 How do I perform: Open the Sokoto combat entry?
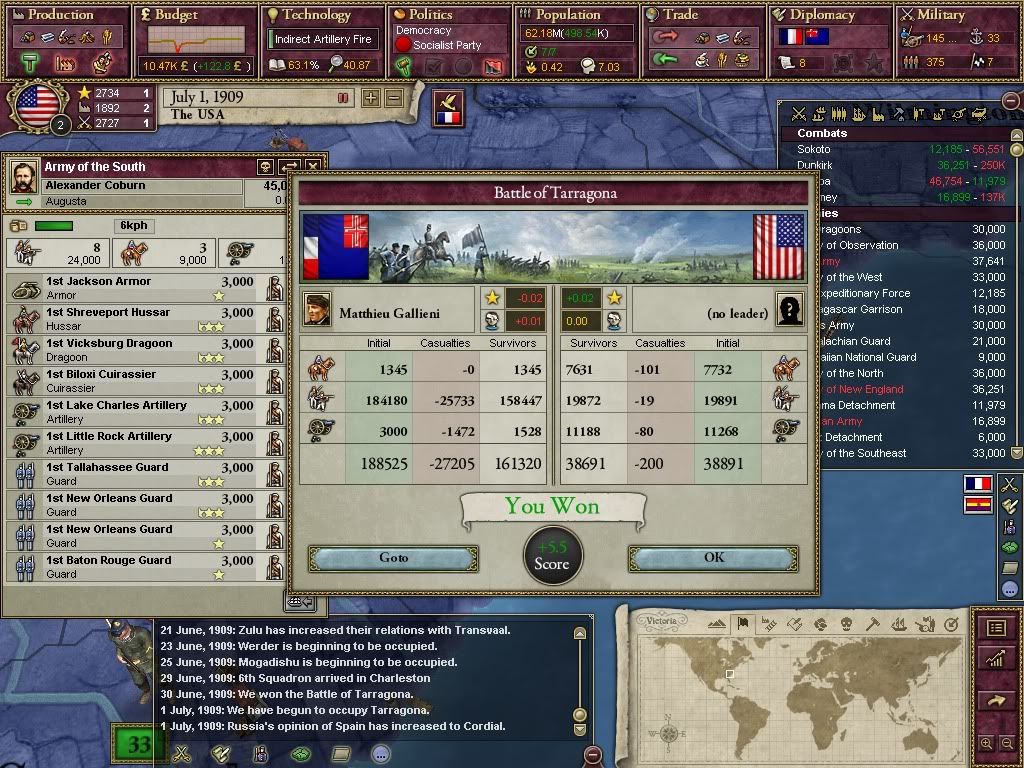tap(813, 149)
